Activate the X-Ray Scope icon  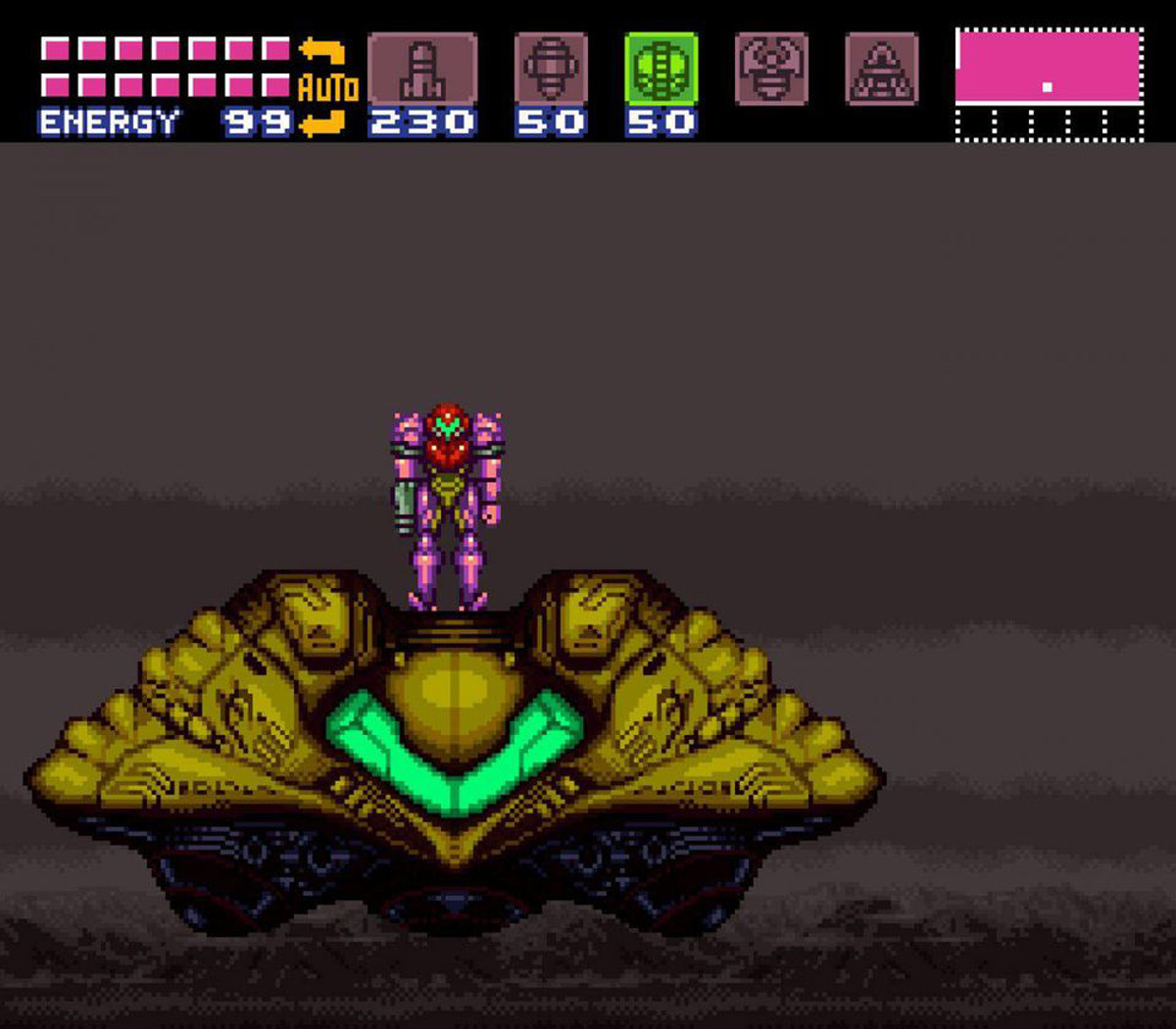881,69
